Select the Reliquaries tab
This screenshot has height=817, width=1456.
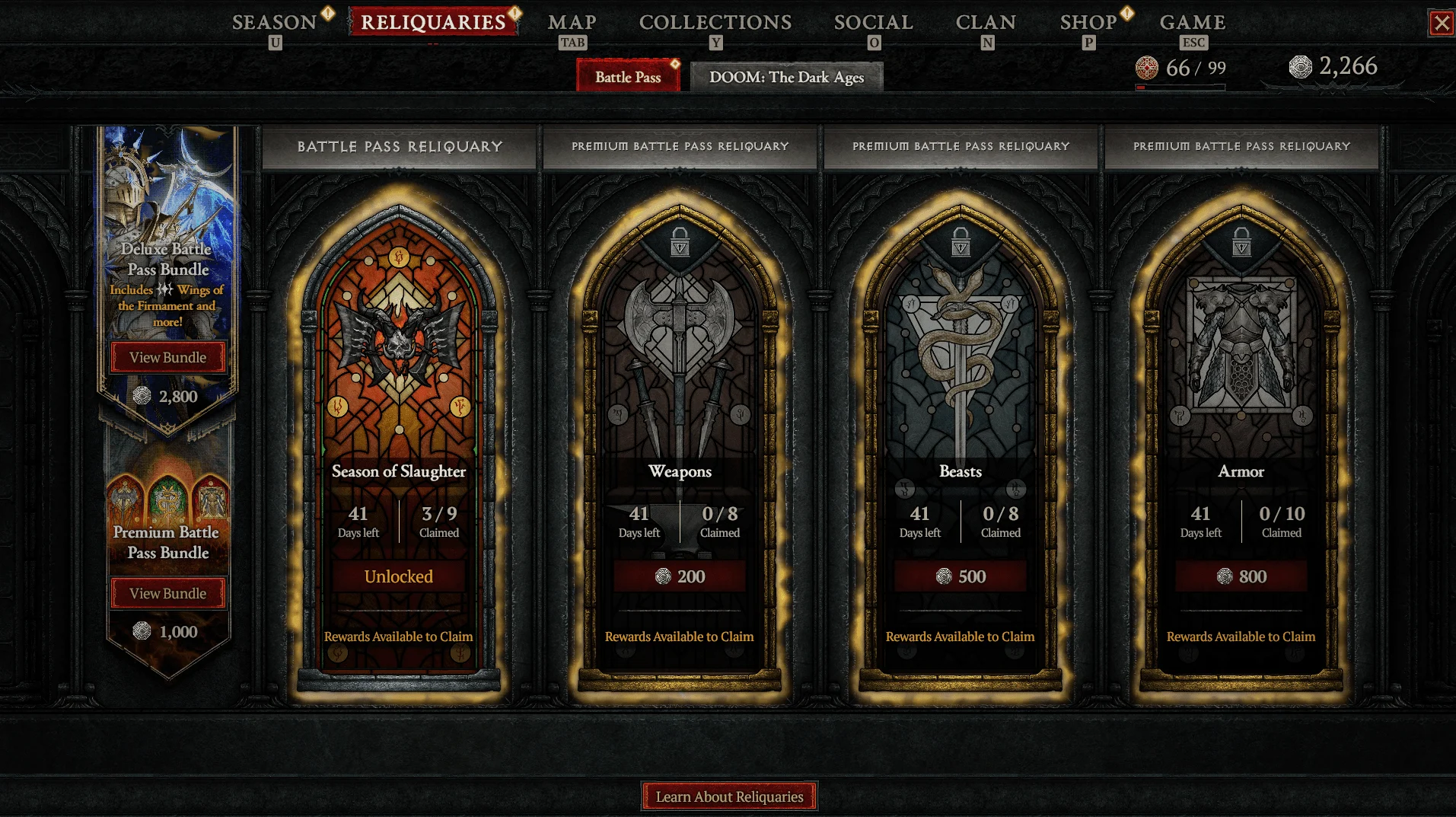coord(433,23)
